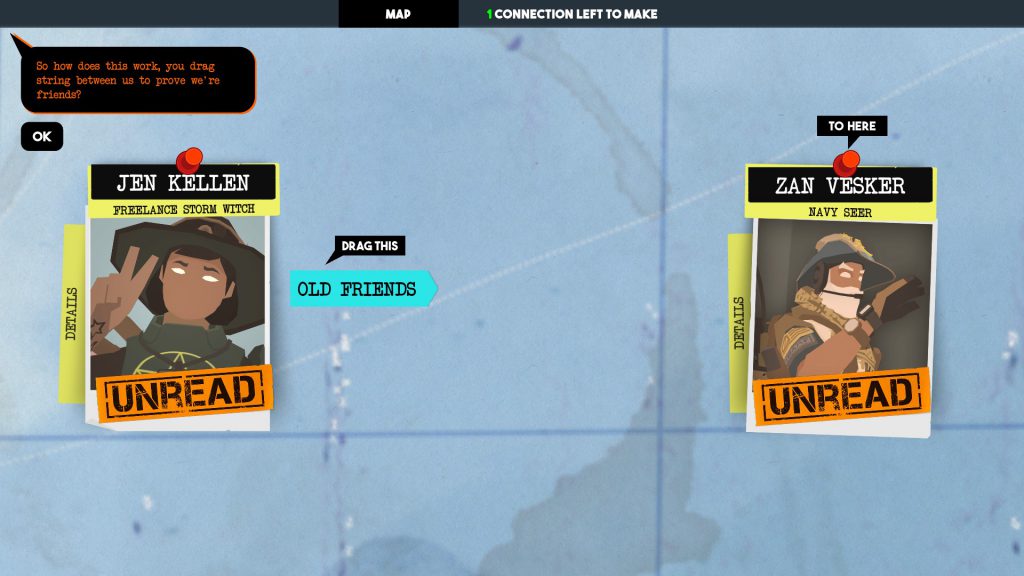The image size is (1024, 576).
Task: Click the Old Friends connection tag
Action: coord(358,289)
